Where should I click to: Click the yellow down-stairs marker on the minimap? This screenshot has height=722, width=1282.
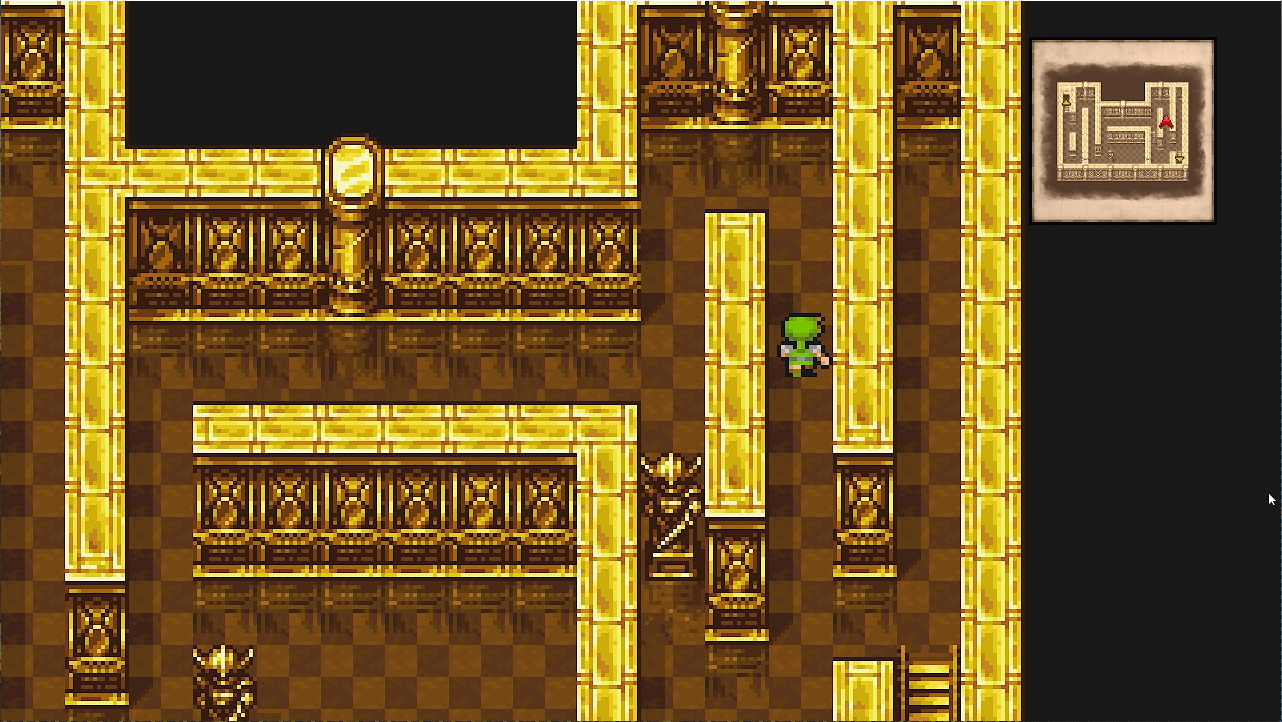coord(1181,158)
